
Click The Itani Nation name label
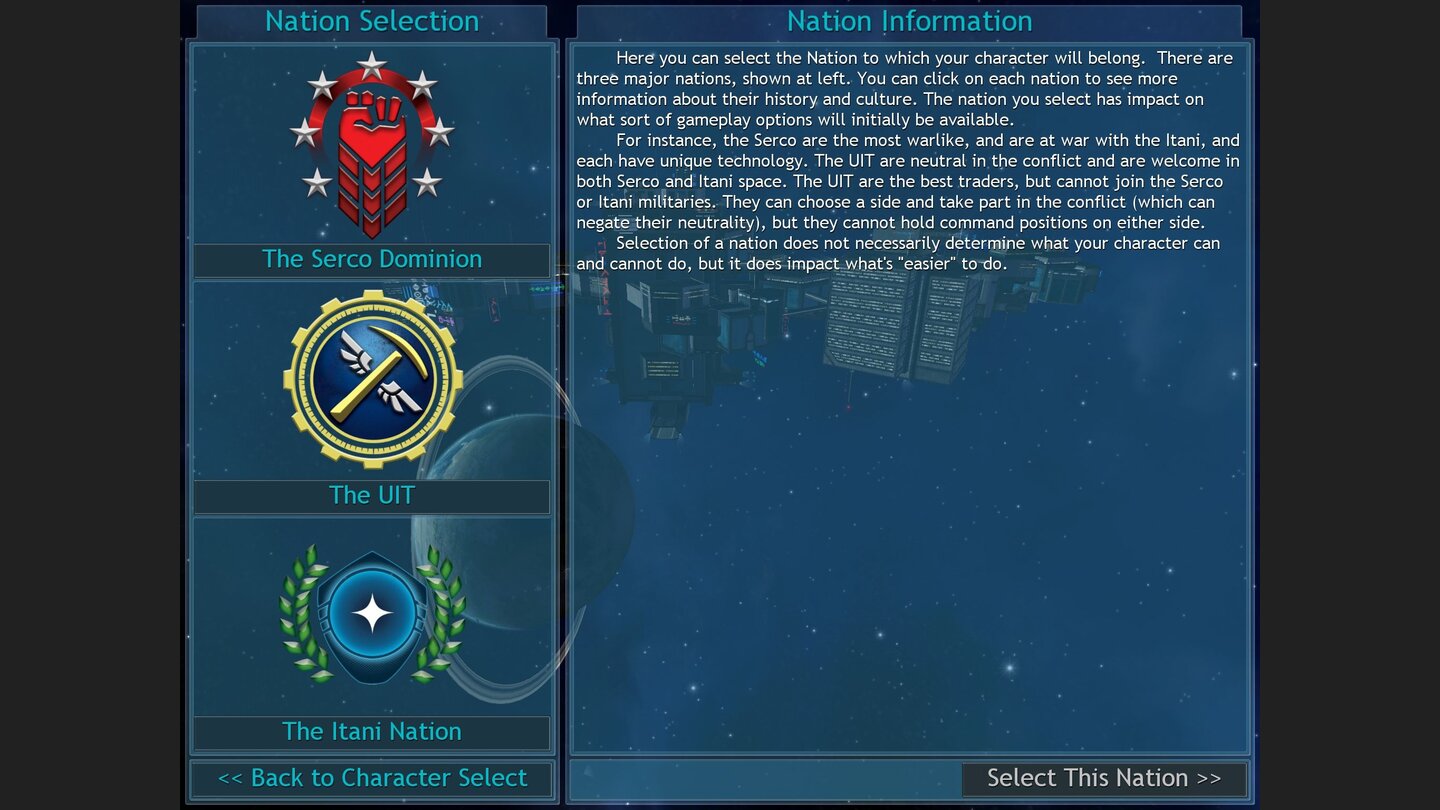(372, 731)
